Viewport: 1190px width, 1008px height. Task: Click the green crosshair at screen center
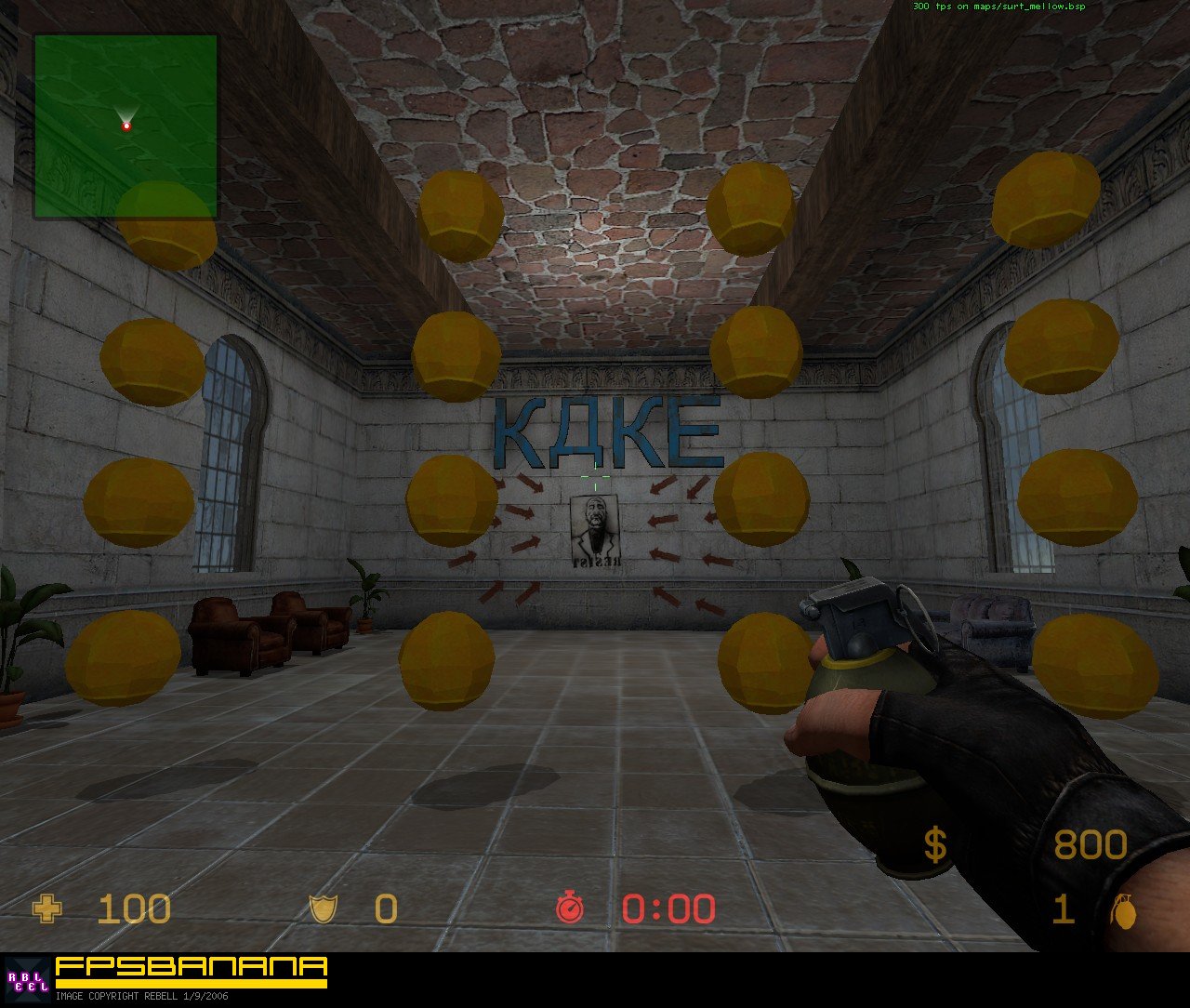(x=595, y=477)
